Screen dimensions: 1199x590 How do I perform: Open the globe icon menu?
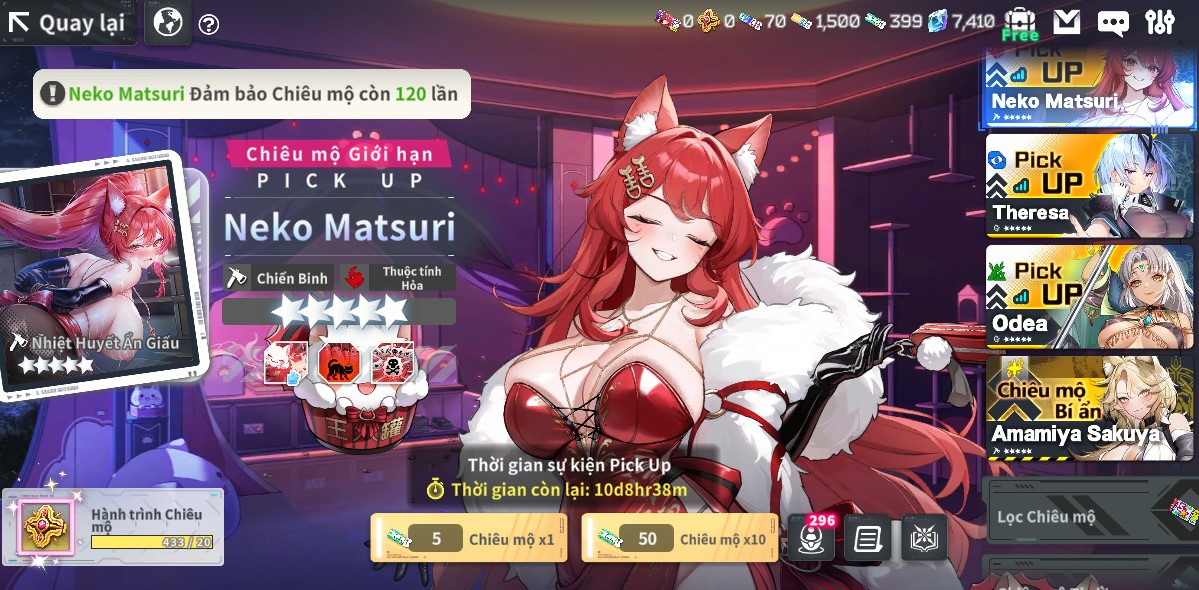click(x=168, y=22)
